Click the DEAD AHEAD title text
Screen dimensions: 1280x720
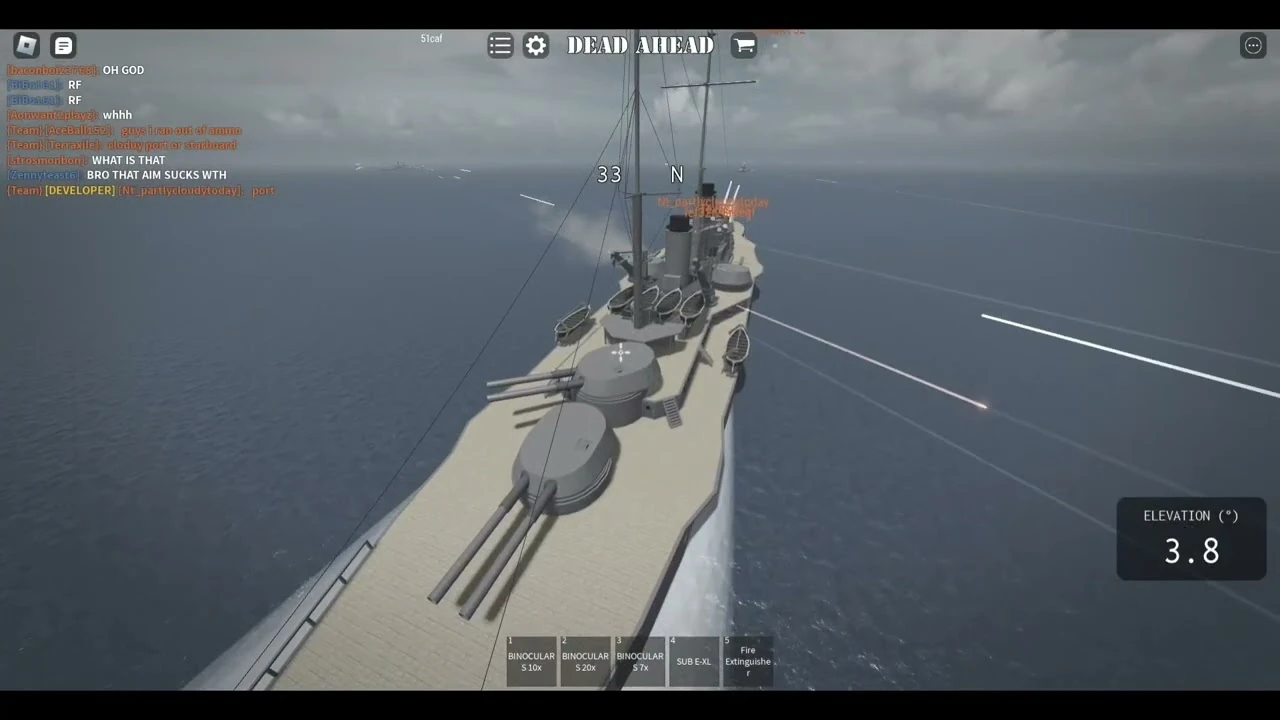pos(640,45)
